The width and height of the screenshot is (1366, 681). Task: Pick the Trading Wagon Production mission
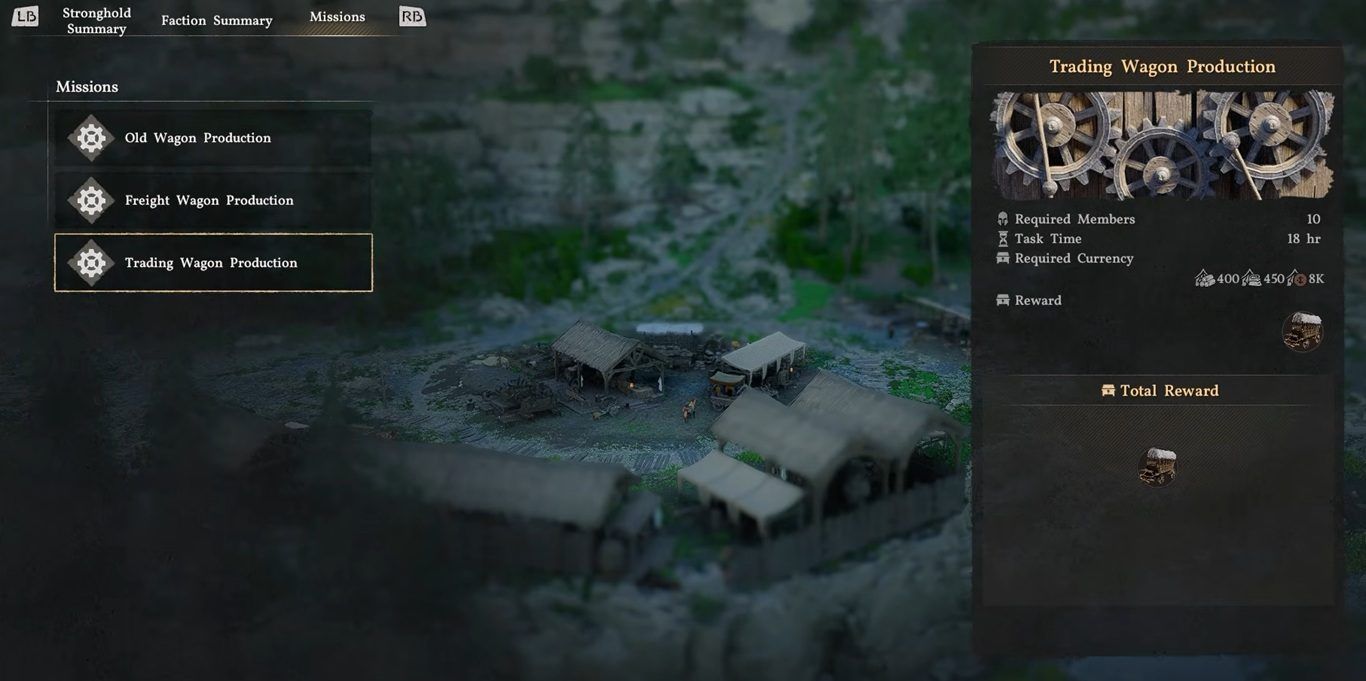pyautogui.click(x=213, y=263)
